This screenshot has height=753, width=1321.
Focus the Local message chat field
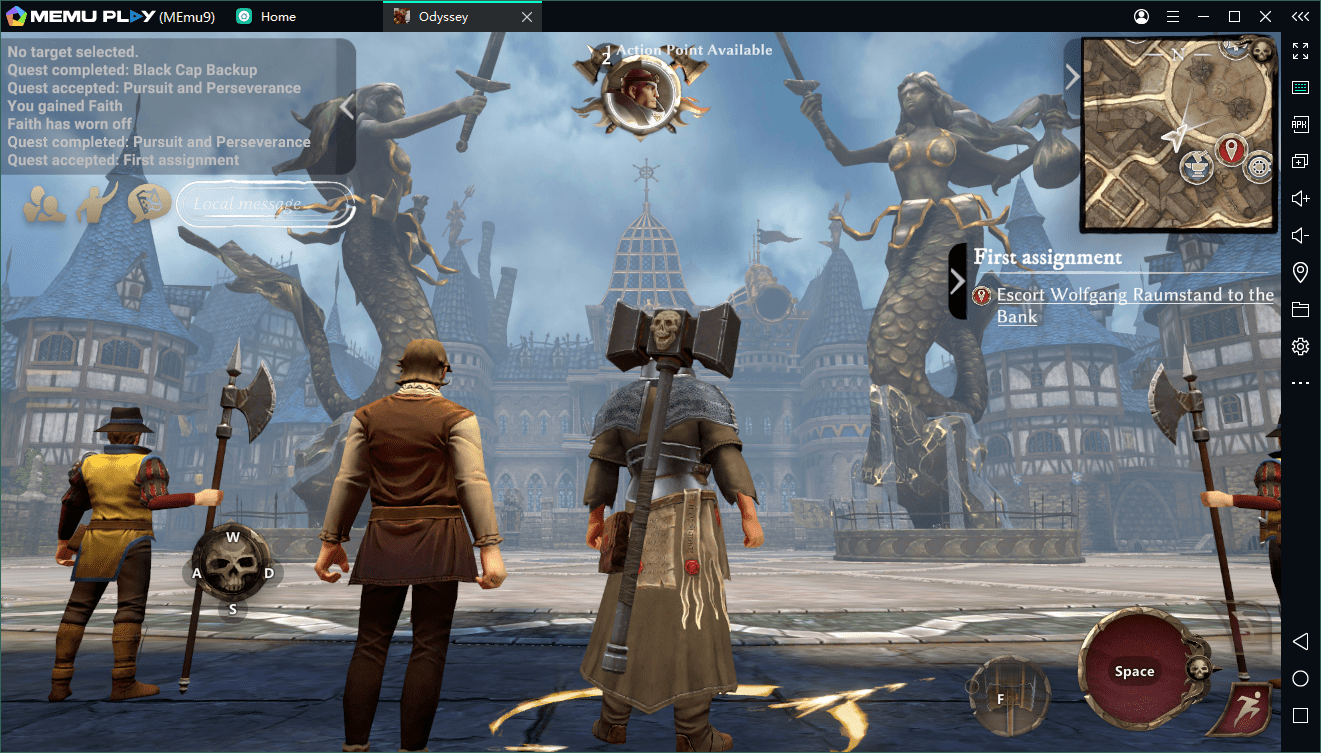click(265, 204)
